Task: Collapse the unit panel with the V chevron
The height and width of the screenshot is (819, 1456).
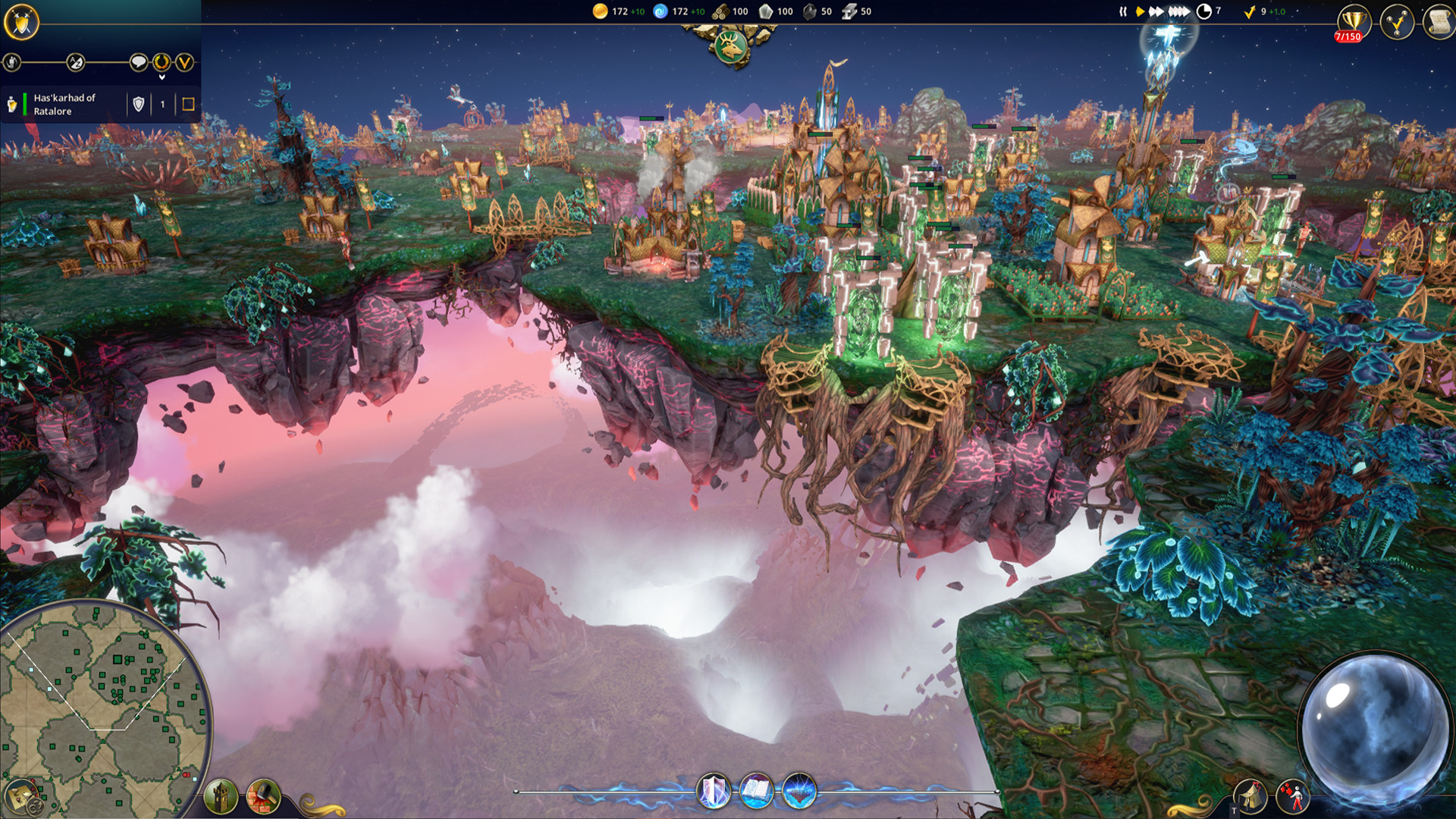Action: (184, 62)
